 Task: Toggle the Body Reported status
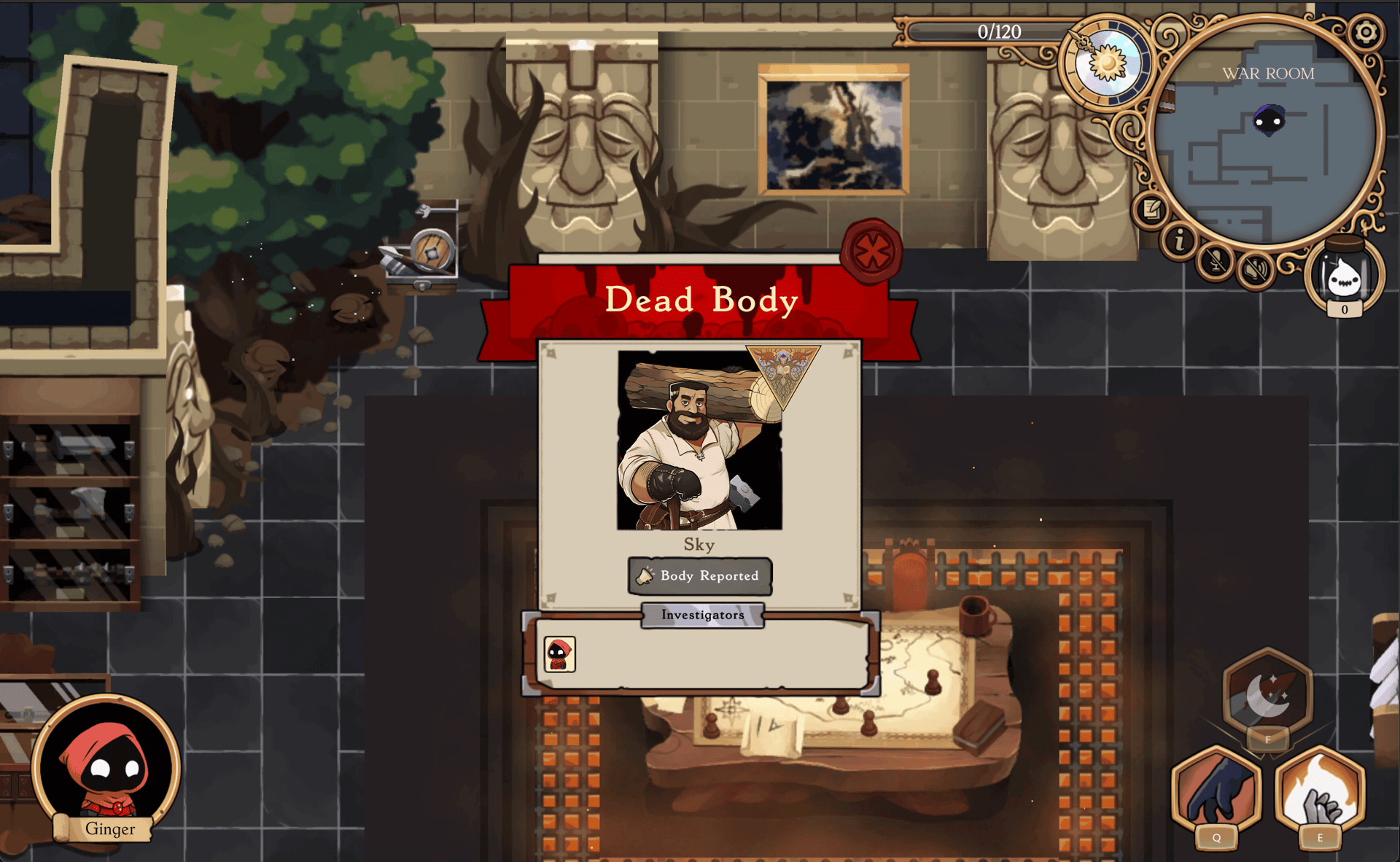pyautogui.click(x=699, y=575)
